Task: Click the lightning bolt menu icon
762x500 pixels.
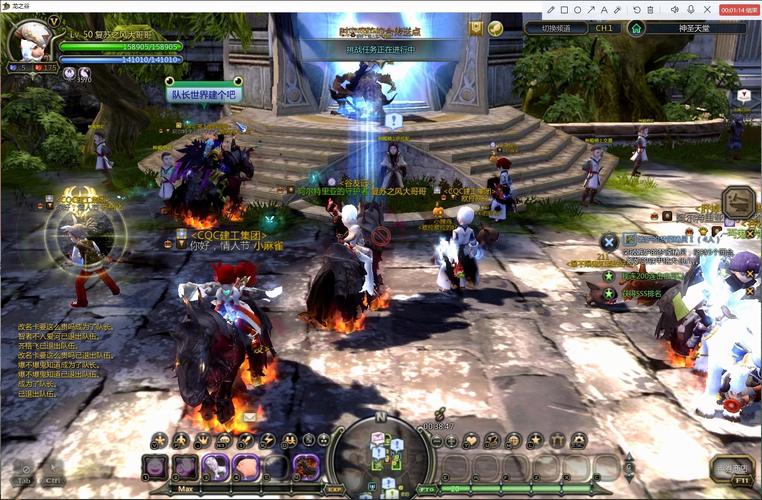Action: click(x=267, y=440)
